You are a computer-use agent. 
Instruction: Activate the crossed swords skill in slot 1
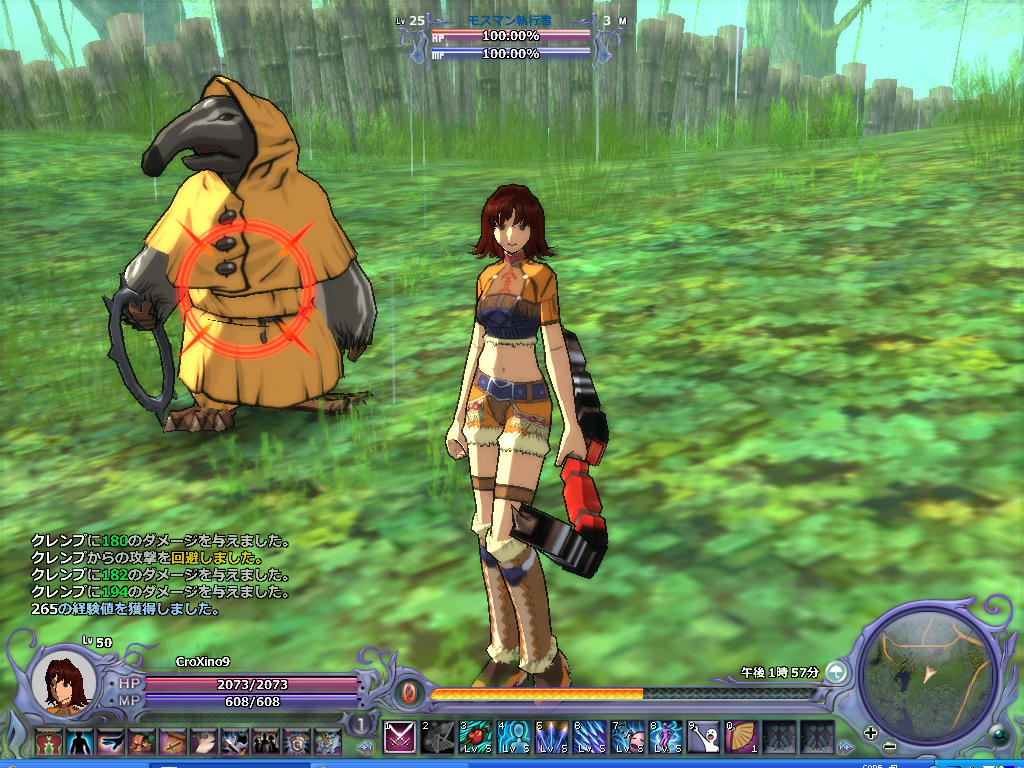tap(400, 738)
